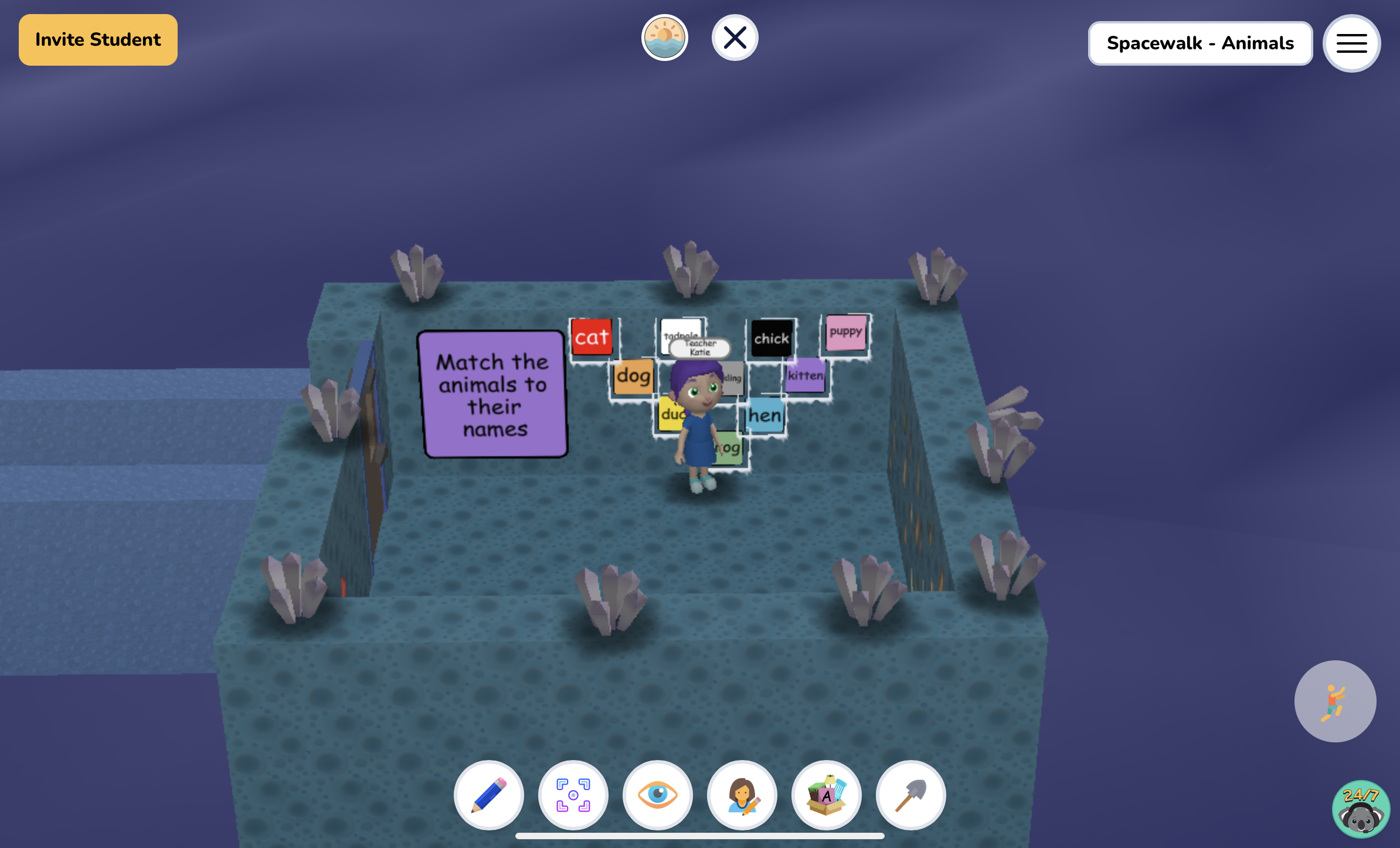Click the sun and ocean weather icon
The height and width of the screenshot is (848, 1400).
point(663,38)
